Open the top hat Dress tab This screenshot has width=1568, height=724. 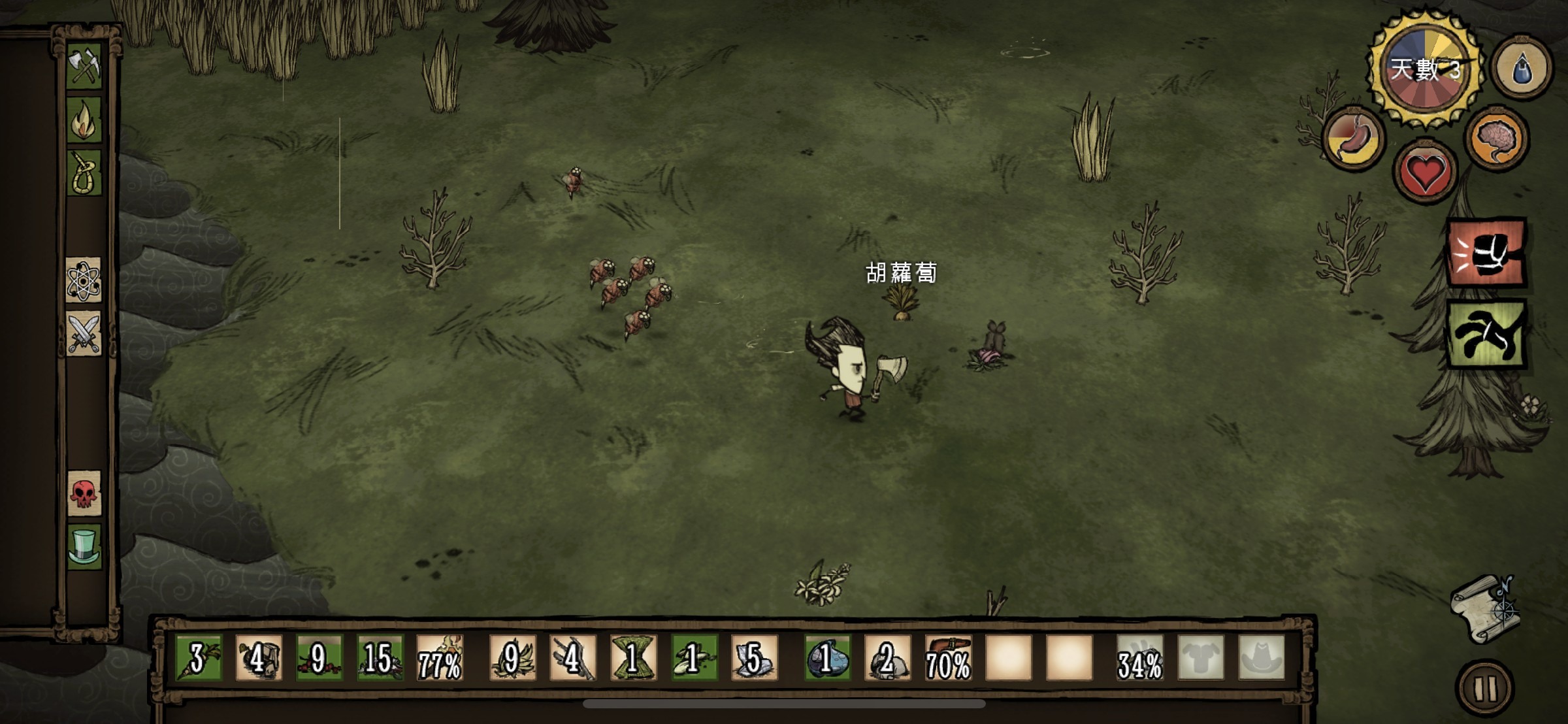tap(84, 547)
